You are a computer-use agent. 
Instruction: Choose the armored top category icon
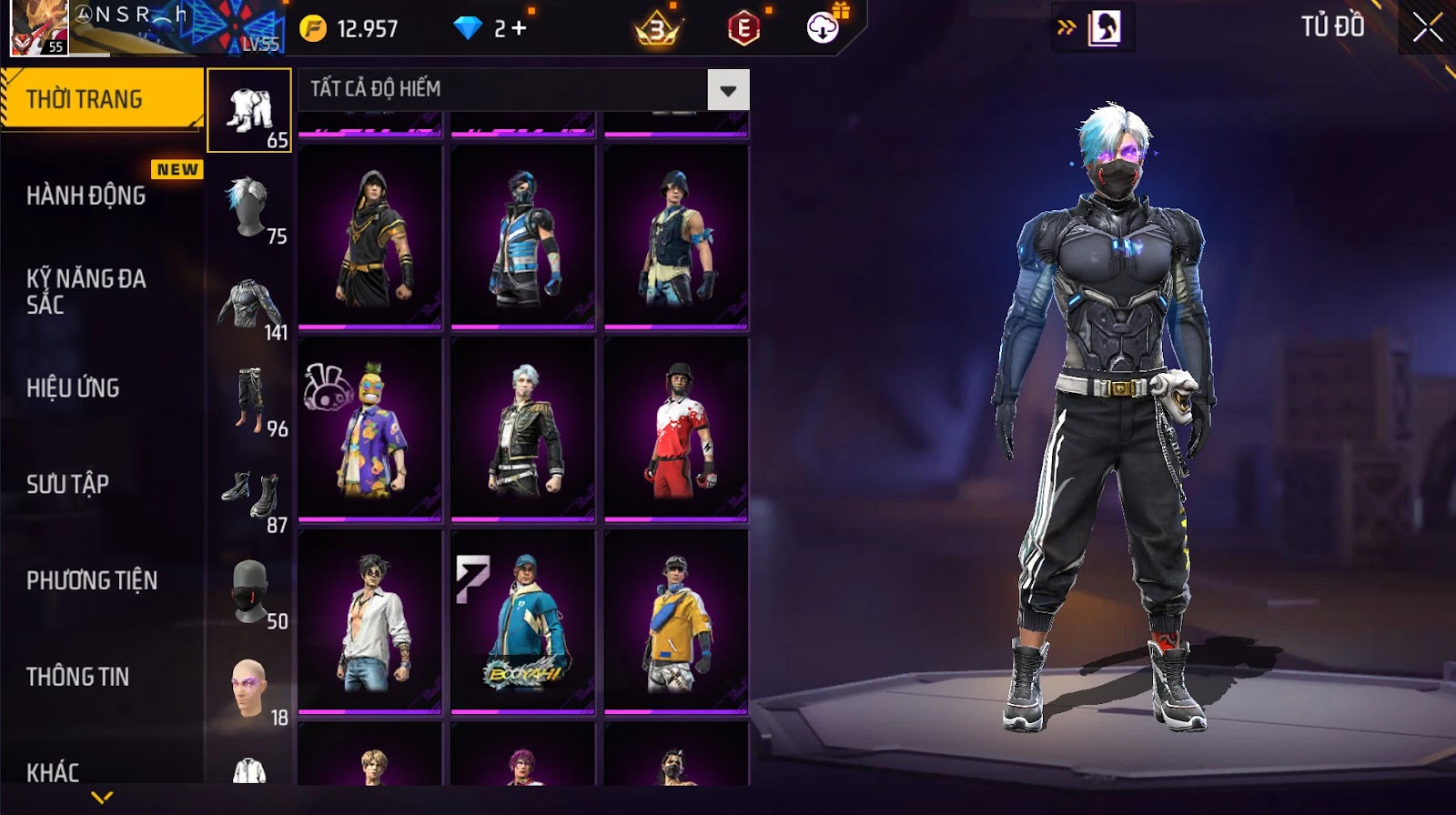[x=249, y=305]
